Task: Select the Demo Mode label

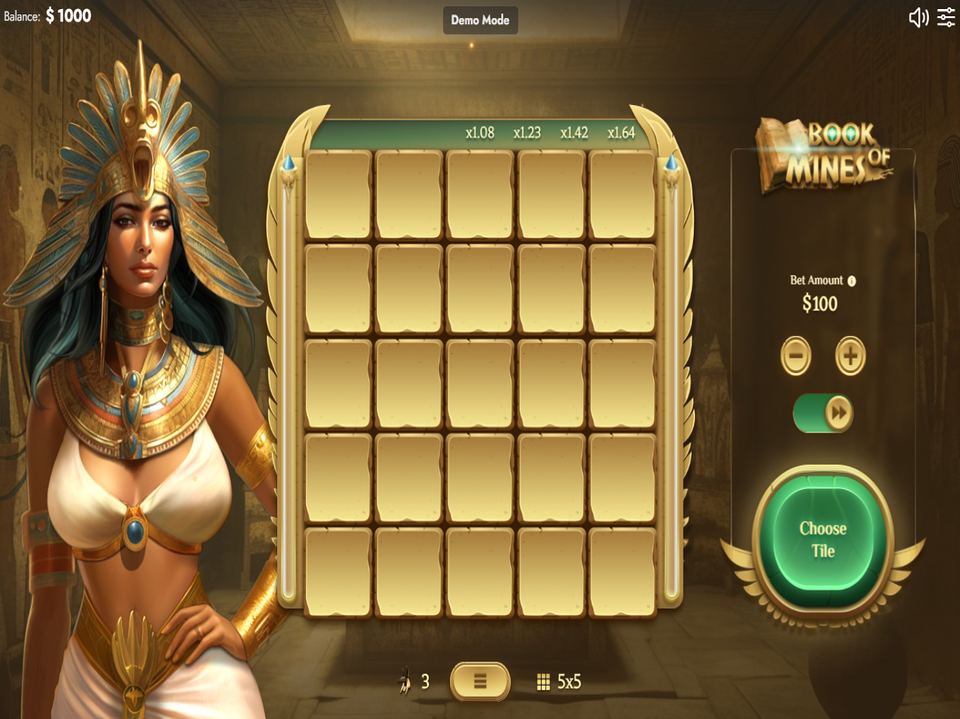Action: pyautogui.click(x=480, y=20)
